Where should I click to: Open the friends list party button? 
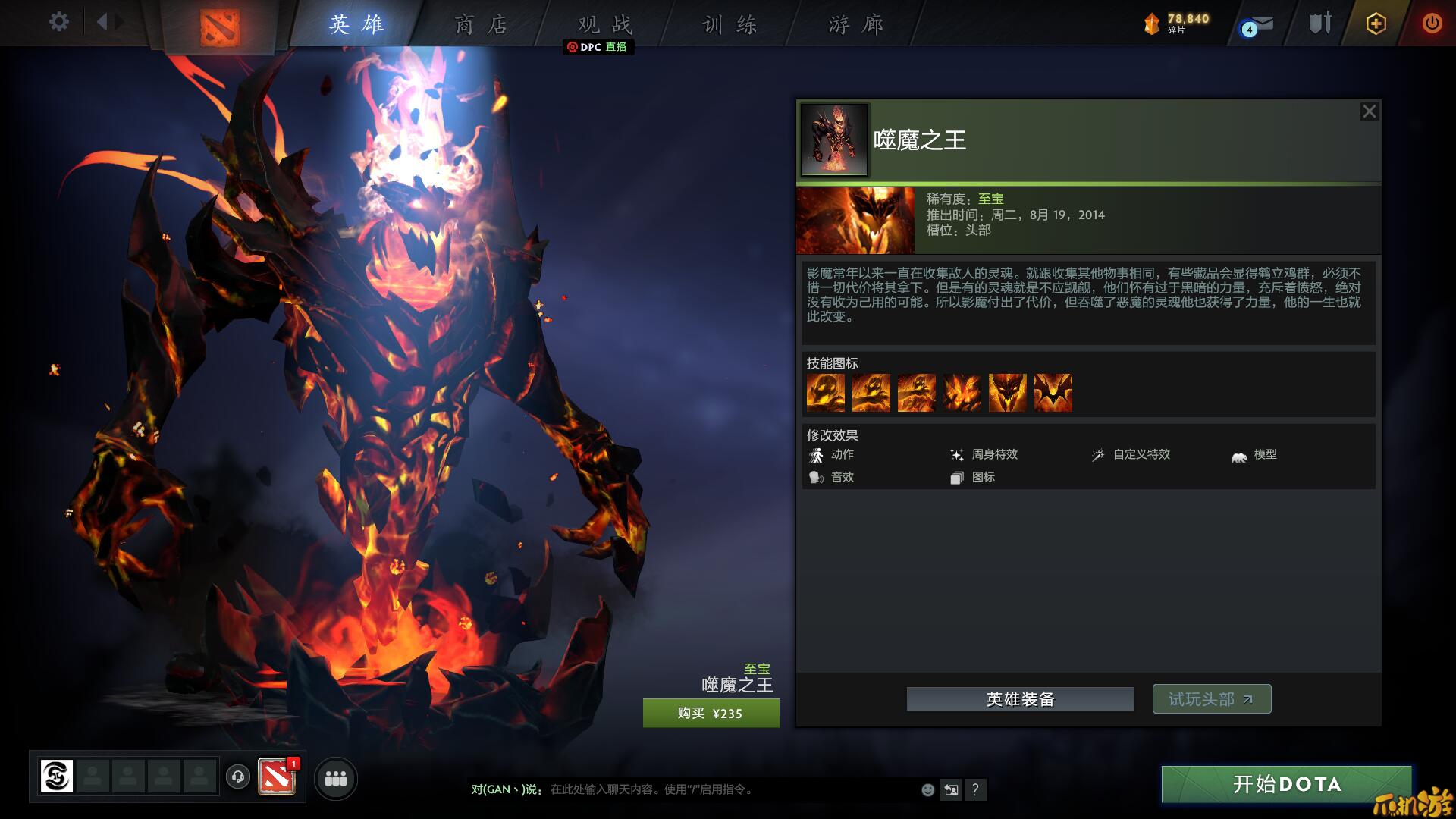335,779
